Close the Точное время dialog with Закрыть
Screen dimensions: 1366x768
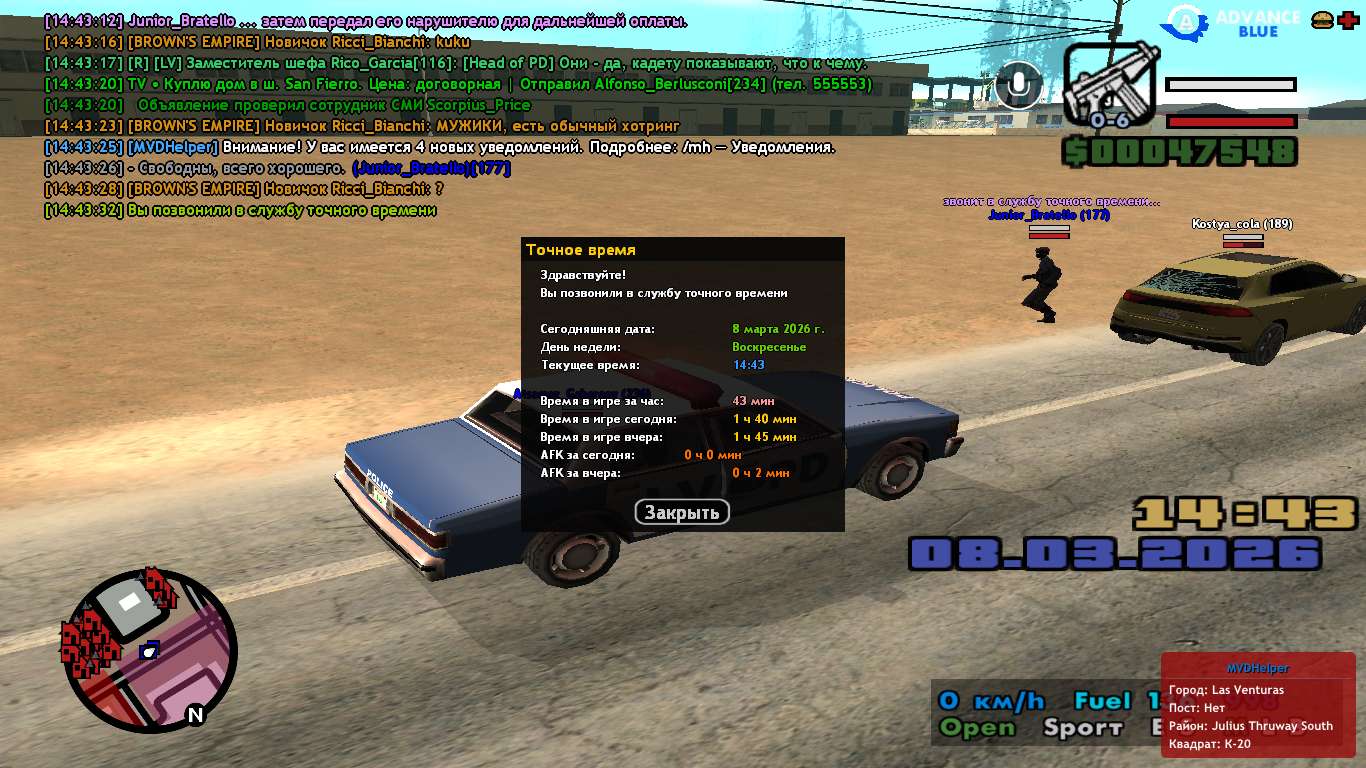click(x=682, y=512)
